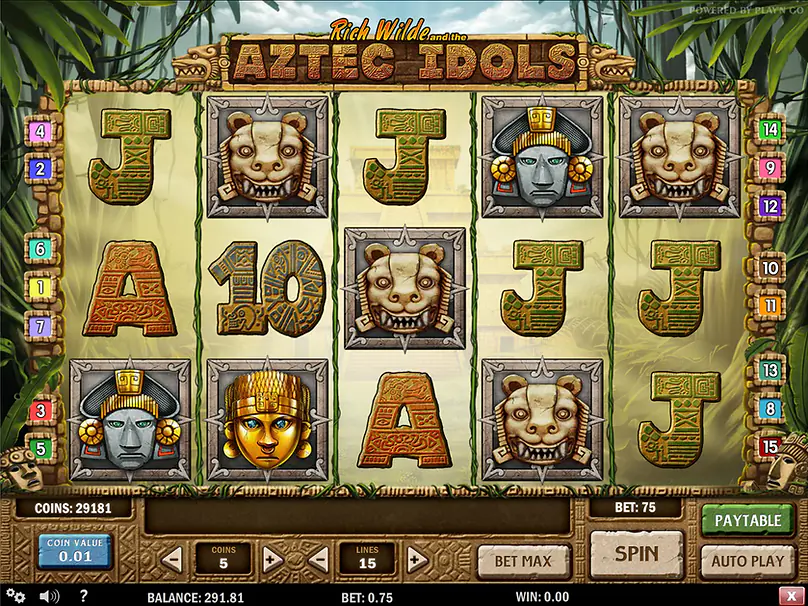This screenshot has width=808, height=606.
Task: Increase the number of coins
Action: pyautogui.click(x=270, y=560)
